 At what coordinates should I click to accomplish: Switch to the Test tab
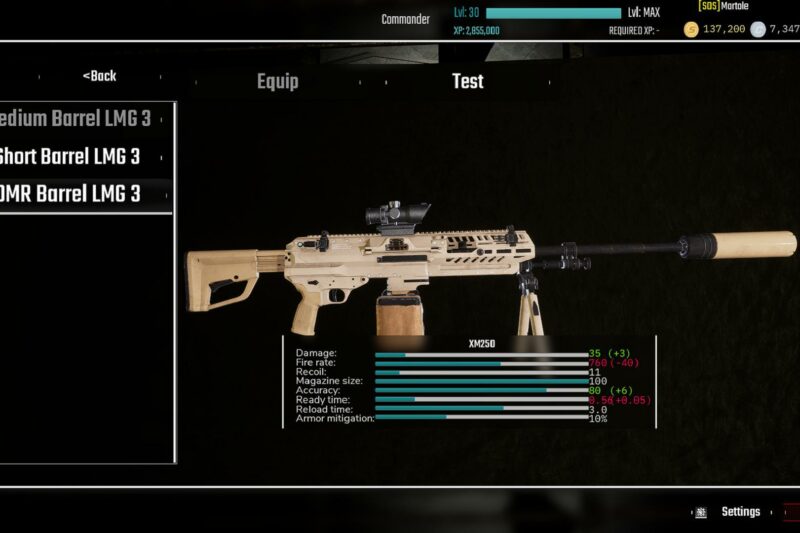coord(467,81)
